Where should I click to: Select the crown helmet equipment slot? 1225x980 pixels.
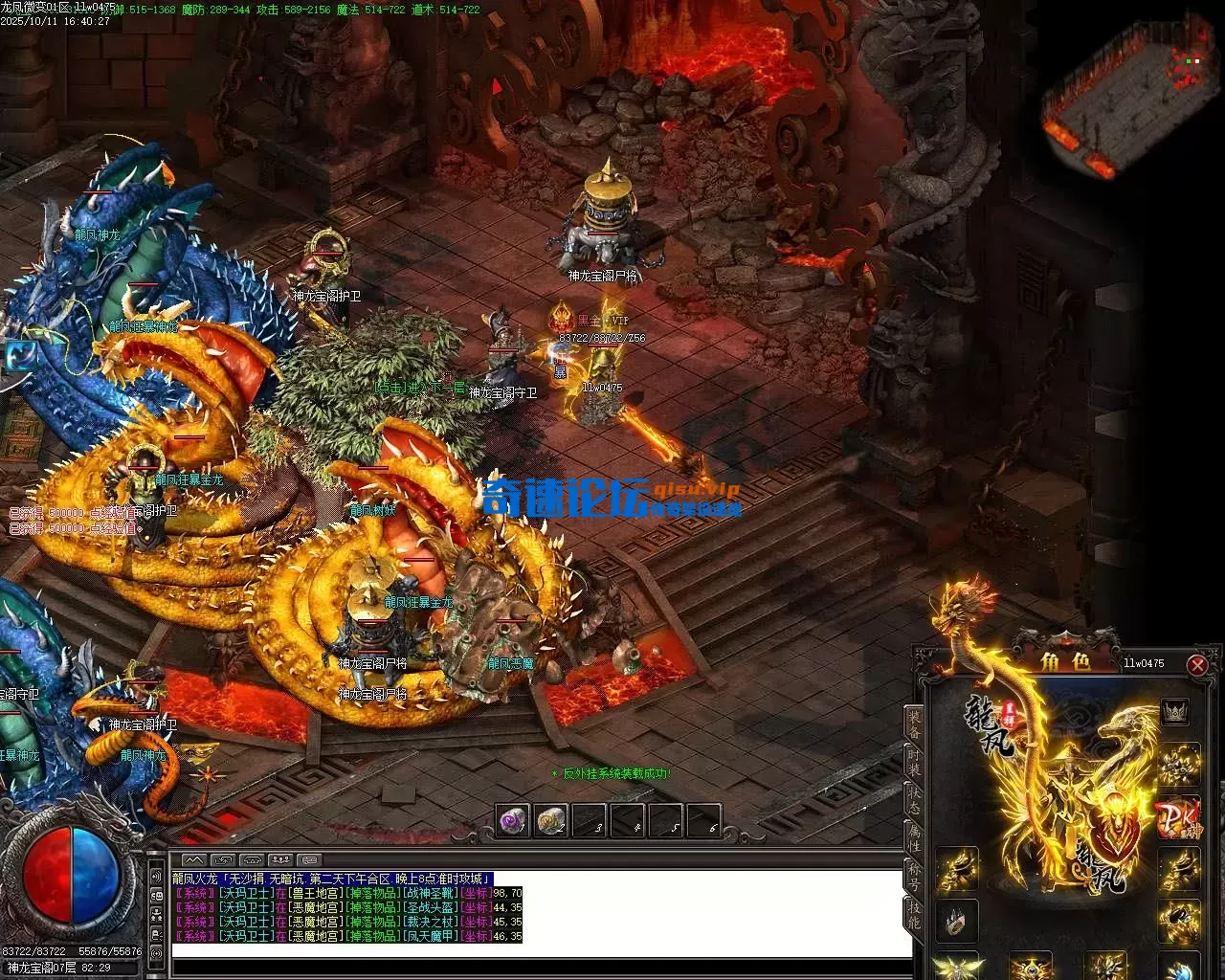coord(1174,712)
